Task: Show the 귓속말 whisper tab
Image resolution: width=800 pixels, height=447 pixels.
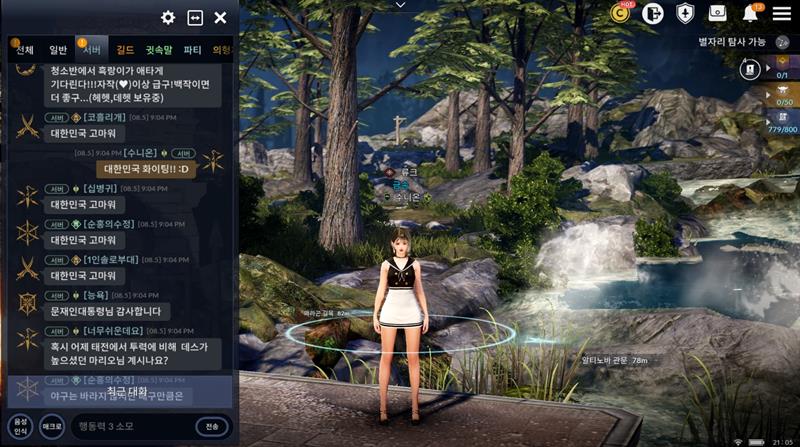Action: click(x=159, y=50)
